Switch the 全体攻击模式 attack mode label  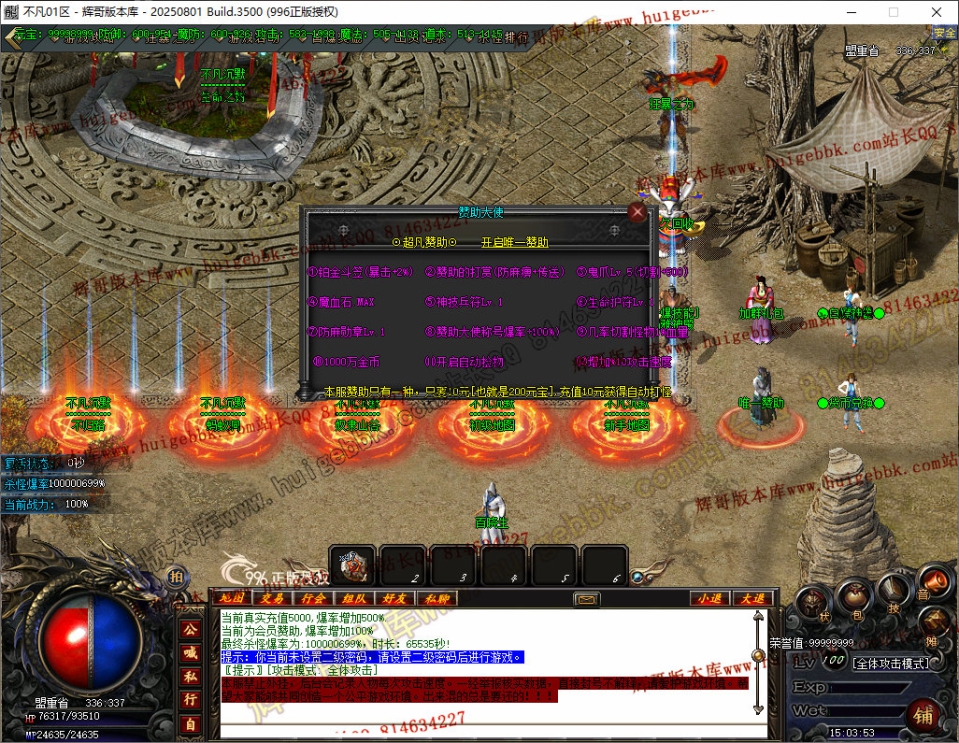pyautogui.click(x=890, y=662)
